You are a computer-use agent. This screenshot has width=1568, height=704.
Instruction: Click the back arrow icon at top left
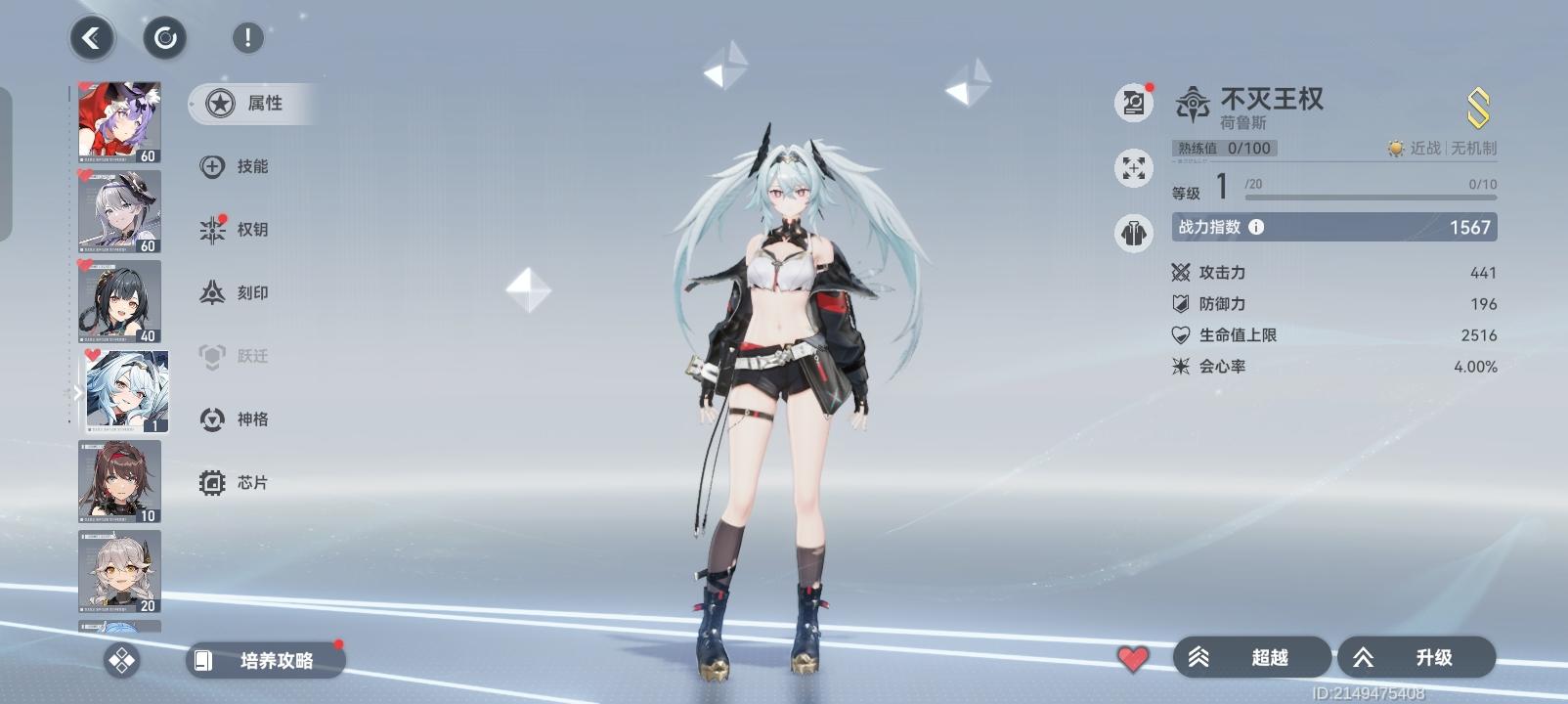pos(91,39)
